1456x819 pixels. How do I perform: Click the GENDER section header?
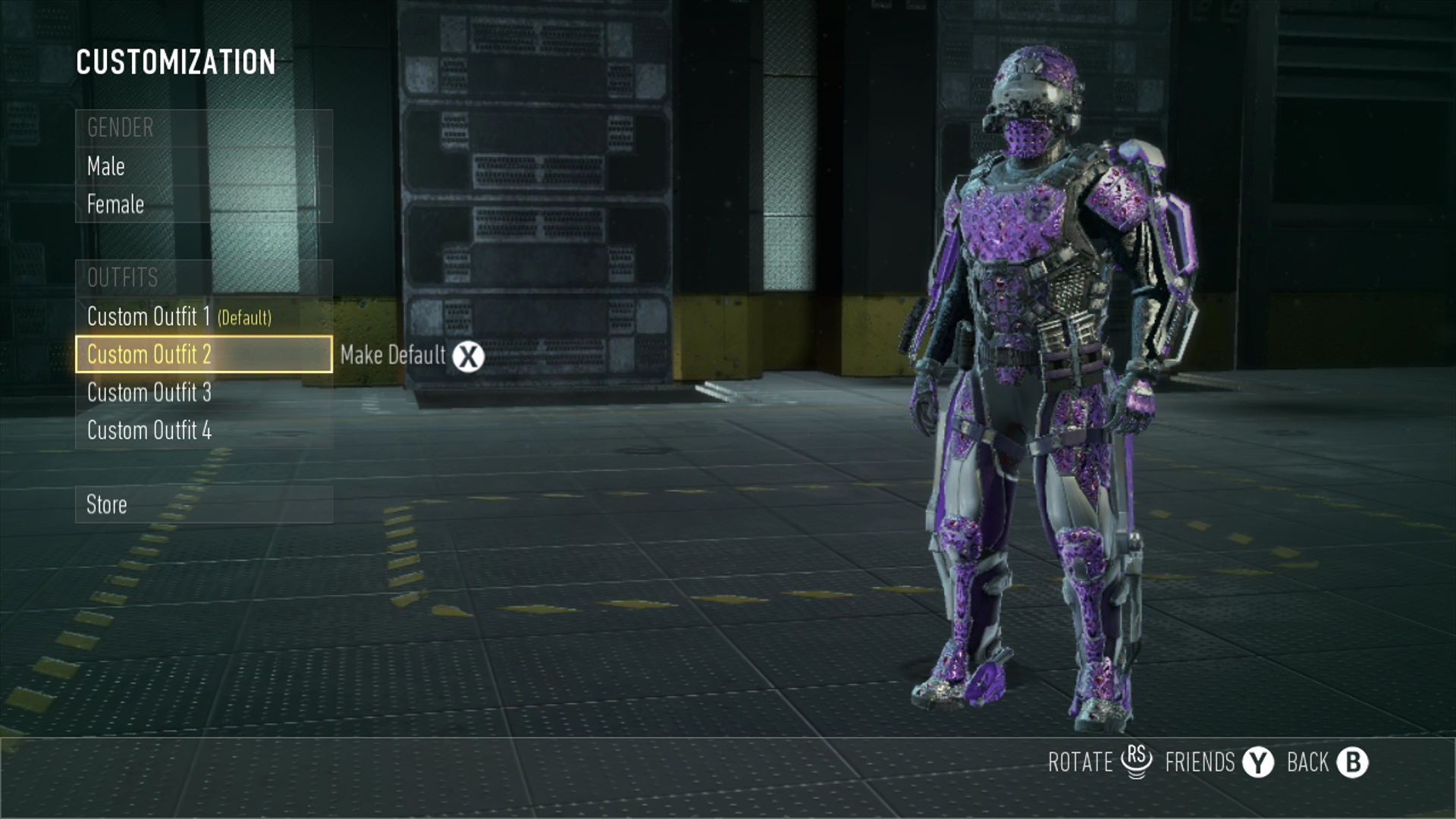coord(119,128)
